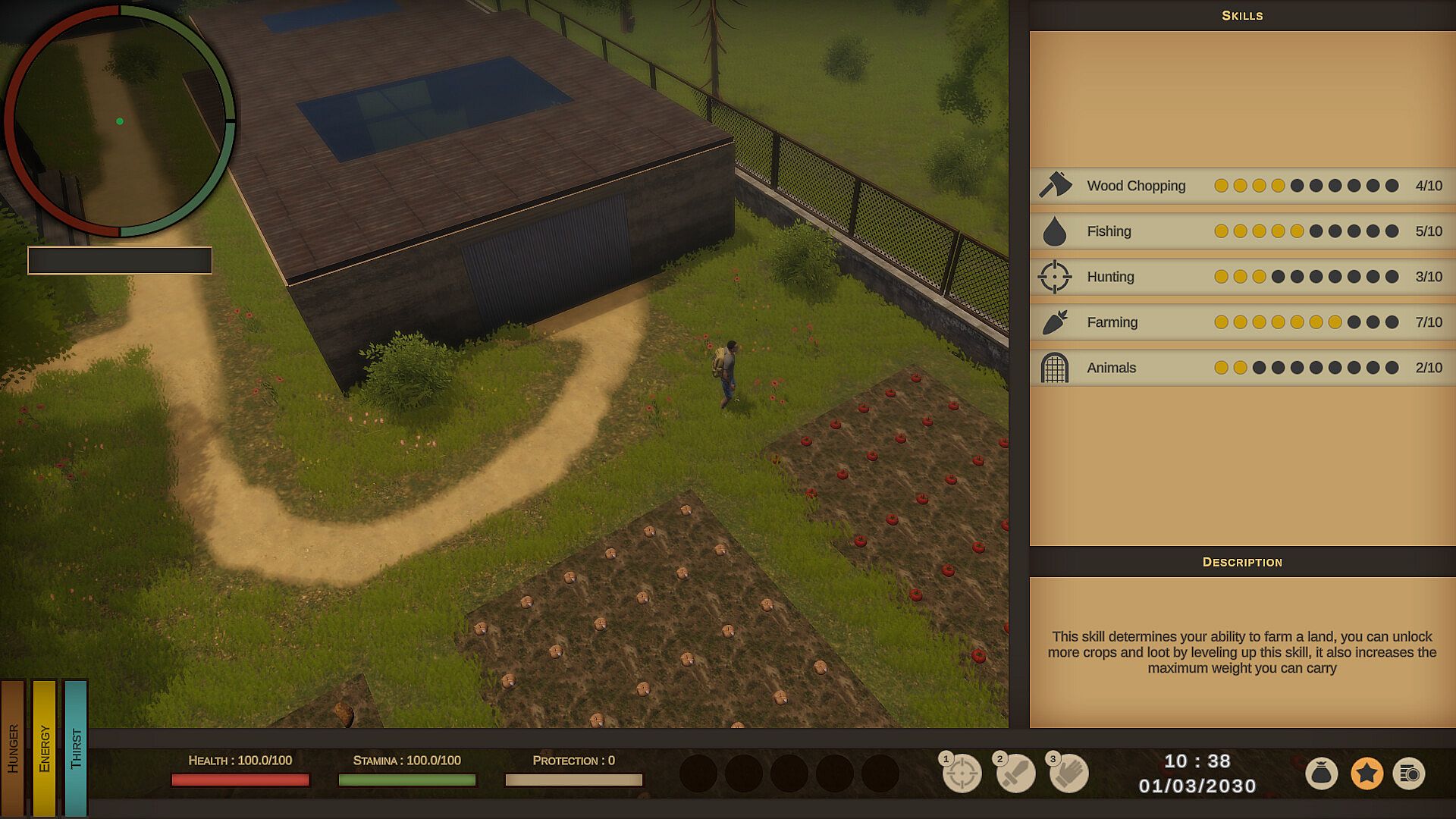This screenshot has width=1456, height=819.
Task: Equip the sword melee weapon slot
Action: click(1015, 773)
